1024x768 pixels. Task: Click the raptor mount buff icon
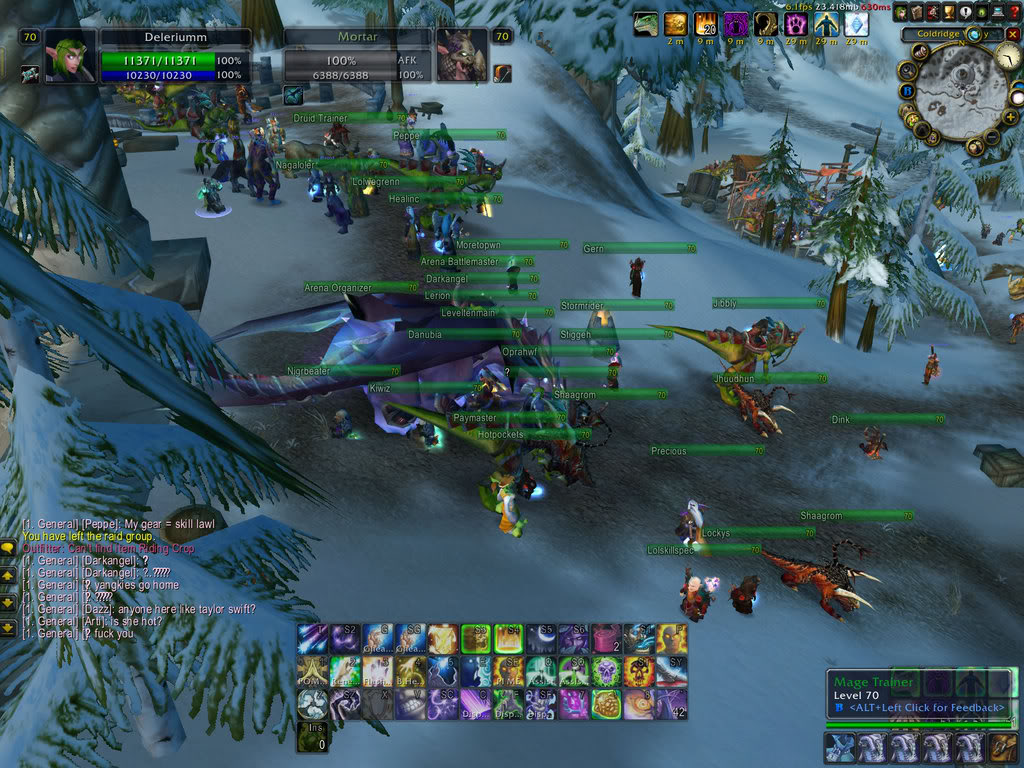(646, 24)
